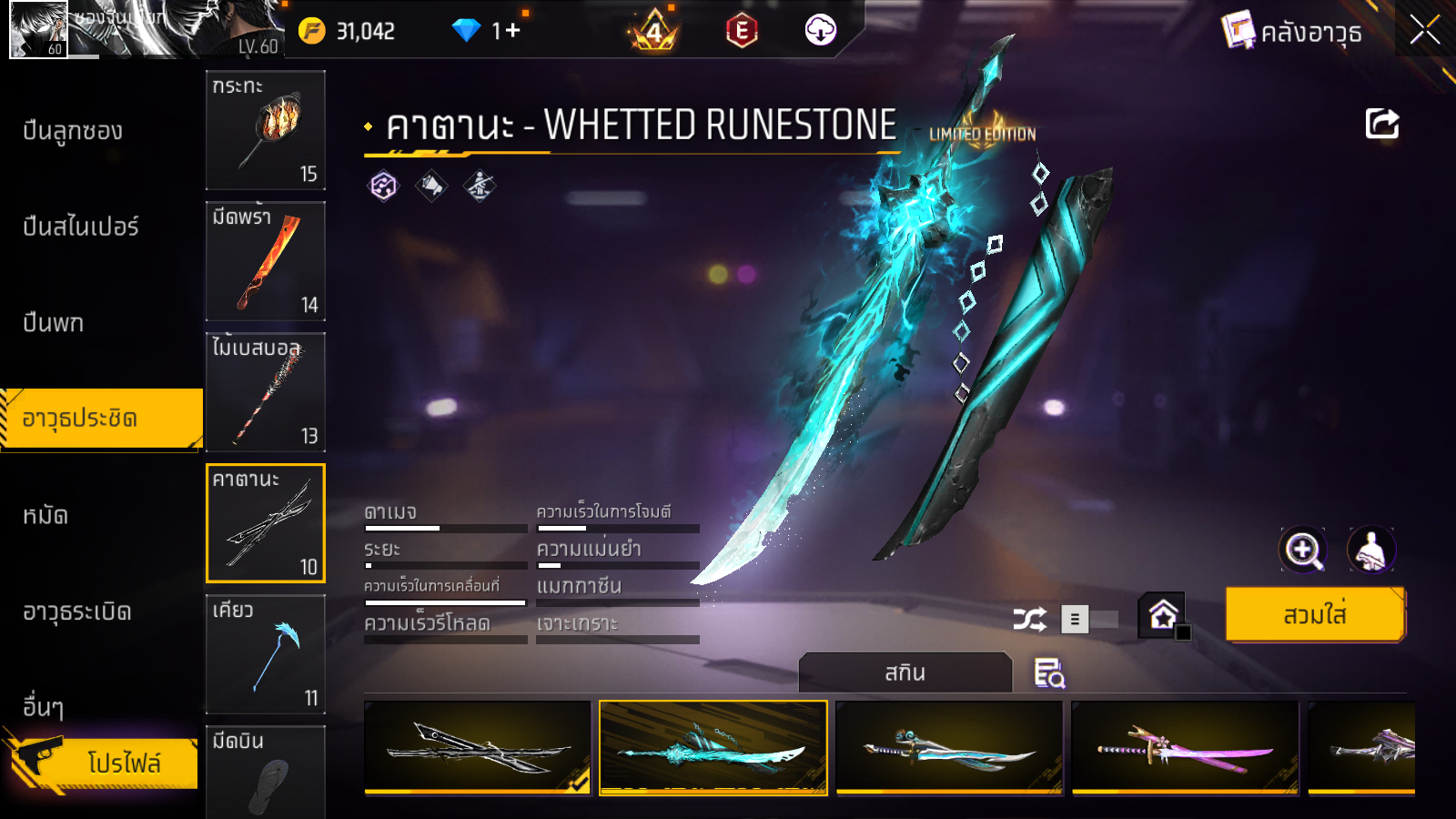Open the คลังอาวุธ weapon vault
The height and width of the screenshot is (819, 1456).
(x=1292, y=33)
